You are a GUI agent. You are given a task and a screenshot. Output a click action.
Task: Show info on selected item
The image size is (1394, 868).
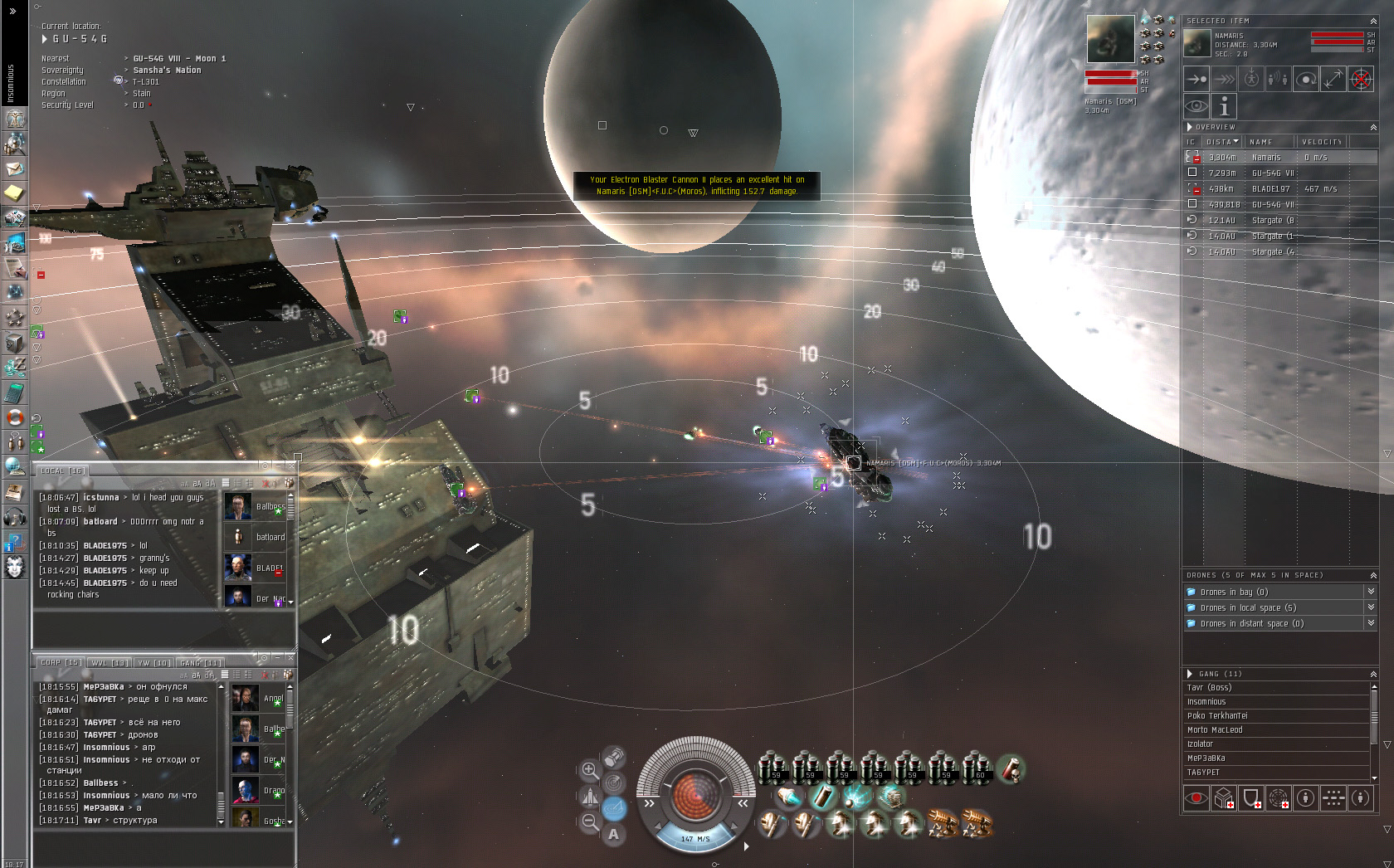pyautogui.click(x=1223, y=106)
